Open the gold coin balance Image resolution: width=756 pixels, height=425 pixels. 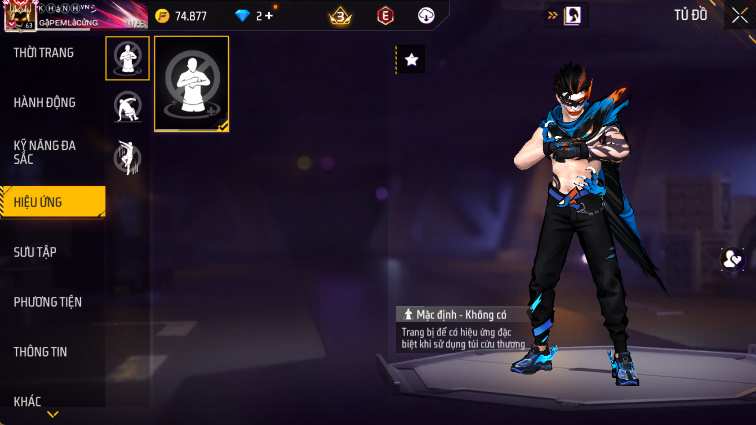(181, 16)
